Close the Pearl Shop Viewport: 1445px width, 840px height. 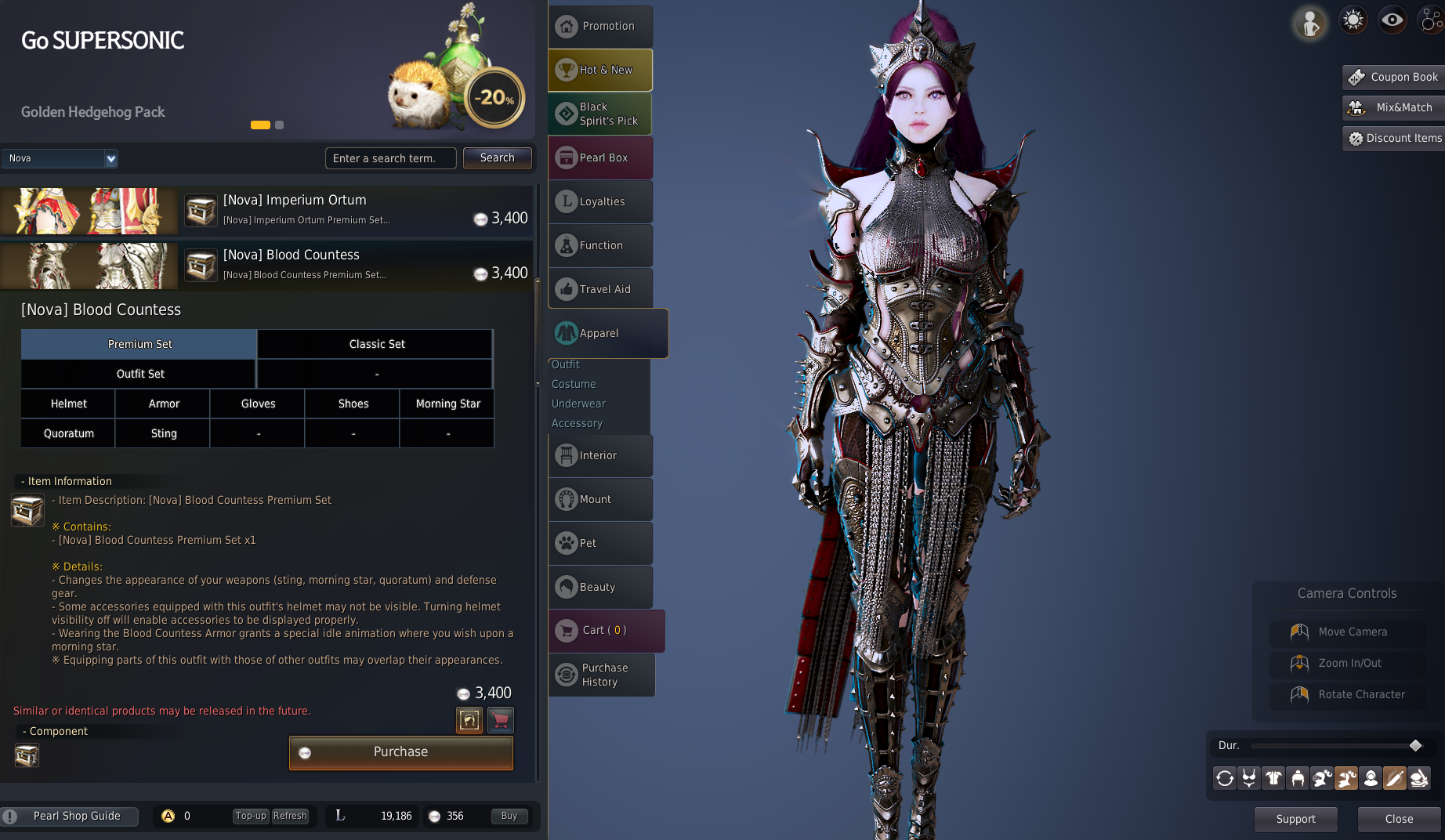[1399, 819]
